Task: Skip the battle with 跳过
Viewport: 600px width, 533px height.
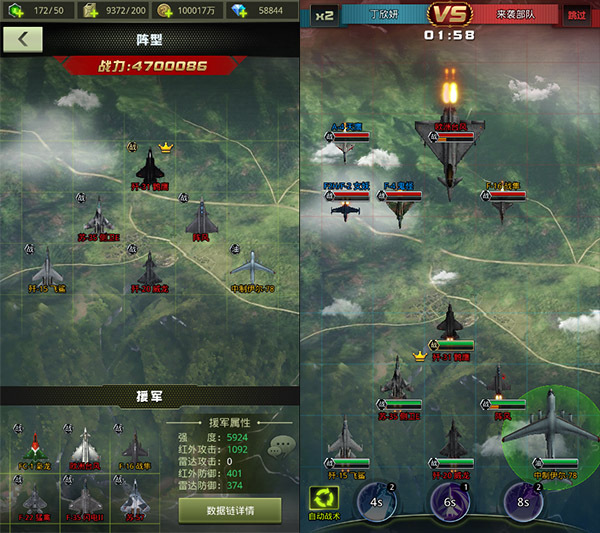Action: (x=577, y=15)
